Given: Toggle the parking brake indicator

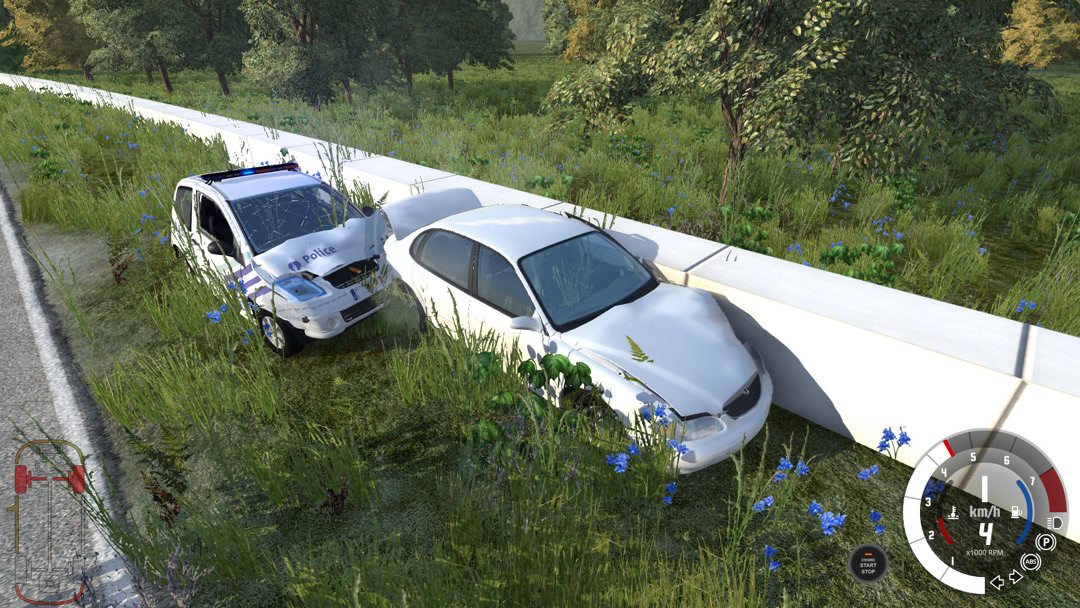Looking at the screenshot, I should tap(1046, 542).
